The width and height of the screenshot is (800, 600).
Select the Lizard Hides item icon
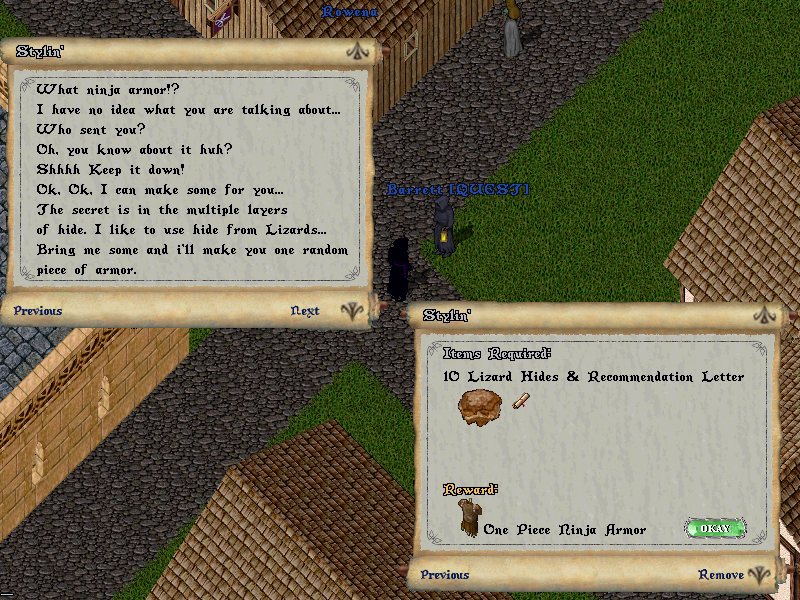tap(479, 408)
